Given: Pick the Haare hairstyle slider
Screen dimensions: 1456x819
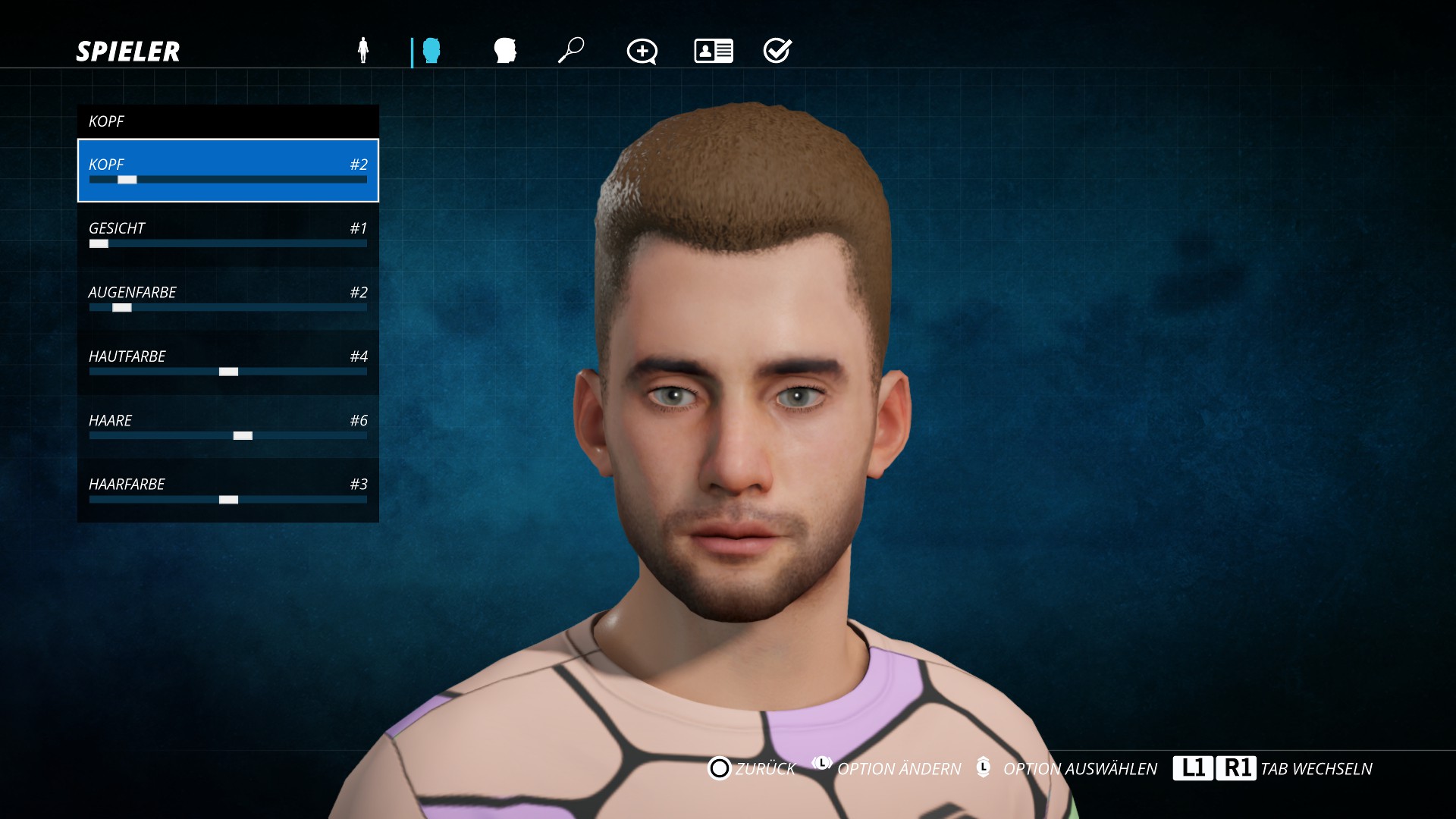Looking at the screenshot, I should 227,427.
